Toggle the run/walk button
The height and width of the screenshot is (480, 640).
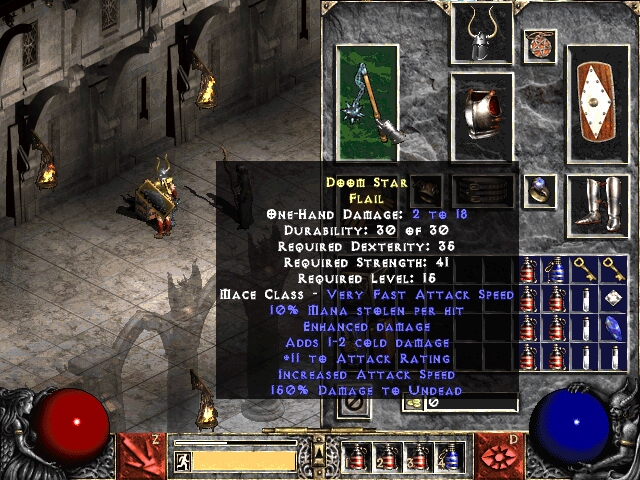pyautogui.click(x=184, y=460)
